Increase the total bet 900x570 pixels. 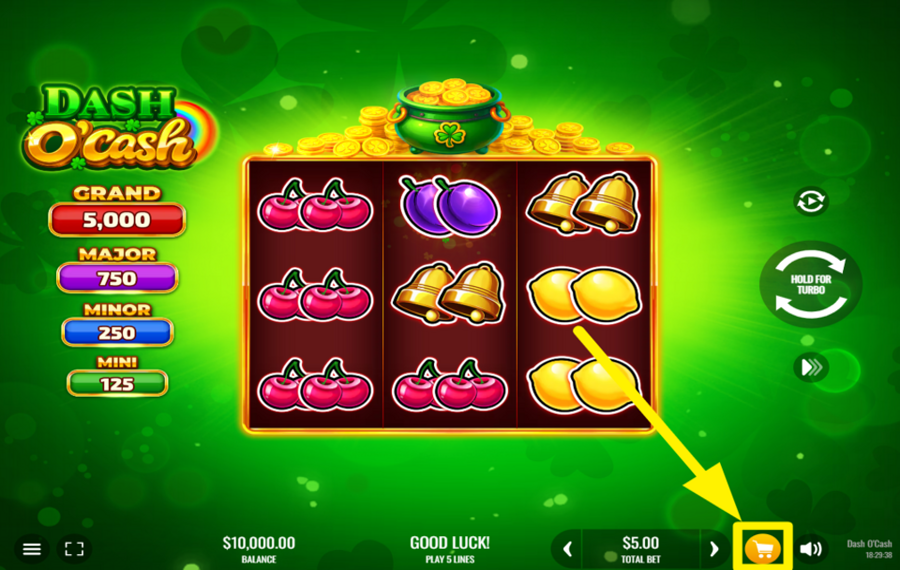pos(714,549)
